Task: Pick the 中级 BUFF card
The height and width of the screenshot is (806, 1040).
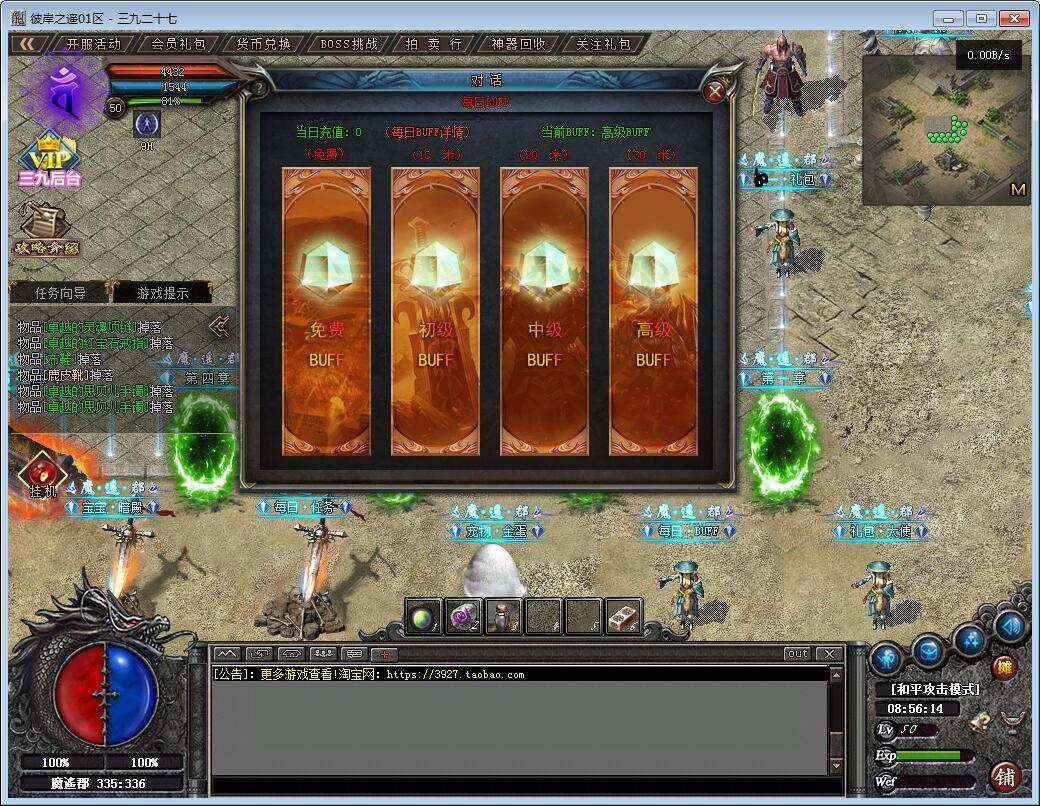Action: tap(544, 311)
